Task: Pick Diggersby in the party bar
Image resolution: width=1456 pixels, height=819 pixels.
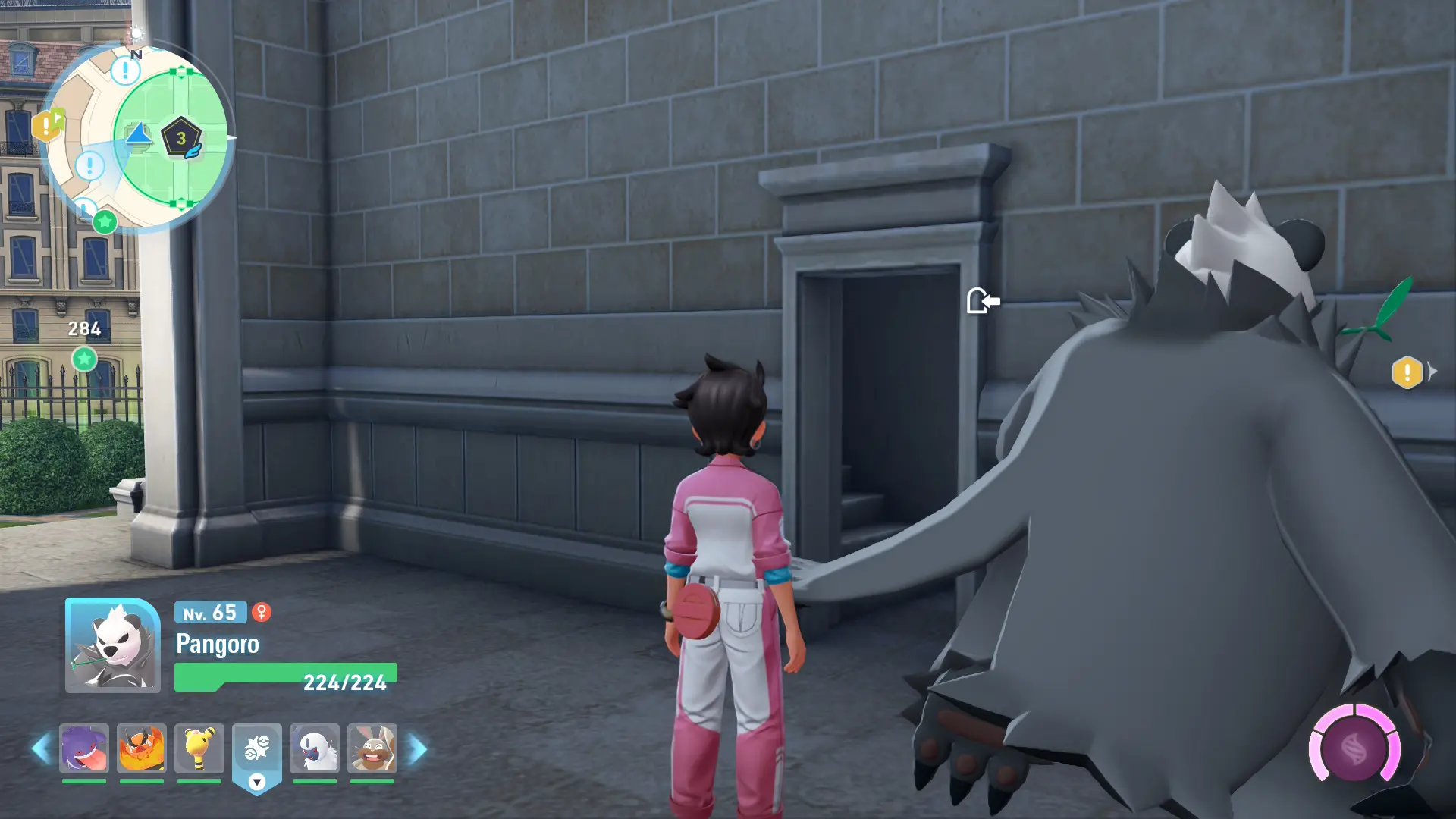Action: coord(372,749)
